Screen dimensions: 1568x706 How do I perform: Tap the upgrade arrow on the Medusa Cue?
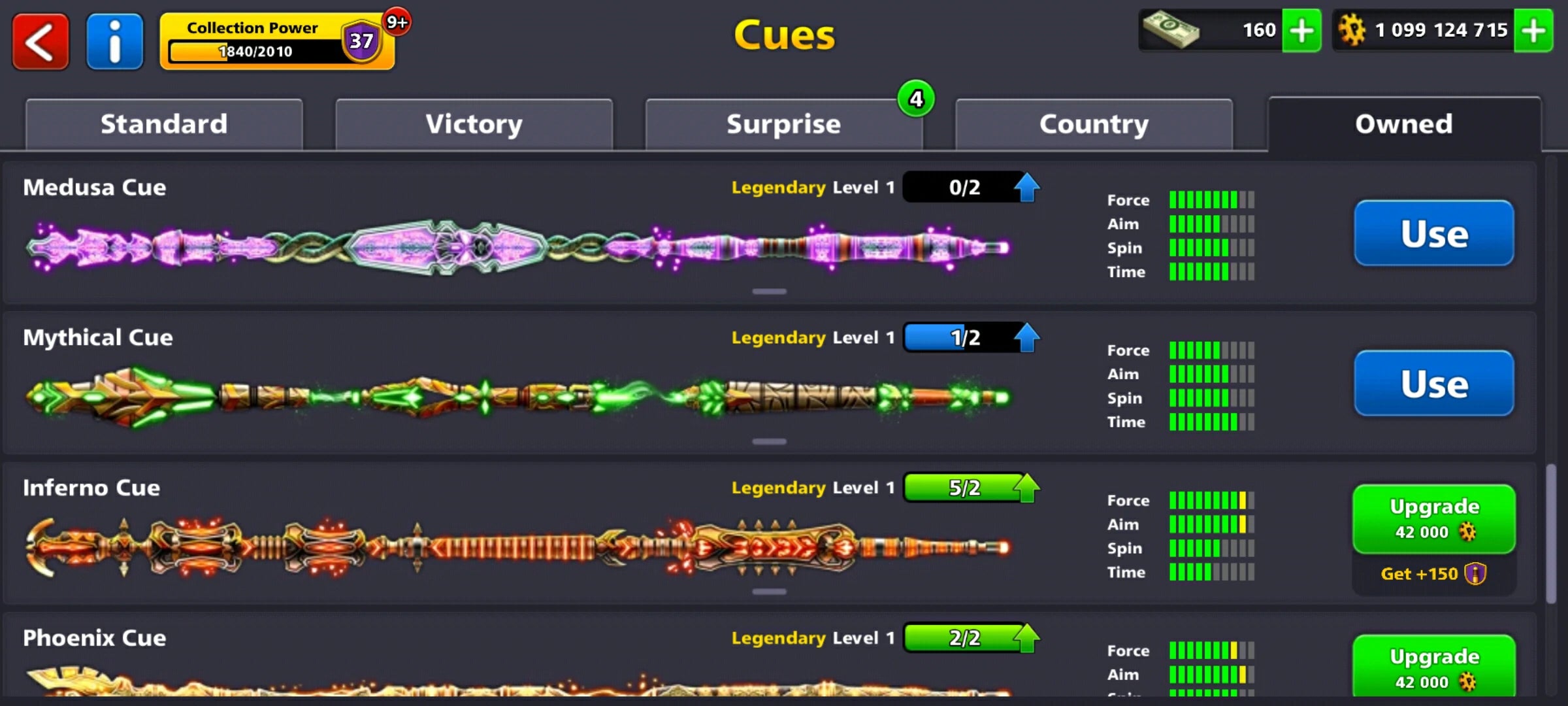point(1026,187)
